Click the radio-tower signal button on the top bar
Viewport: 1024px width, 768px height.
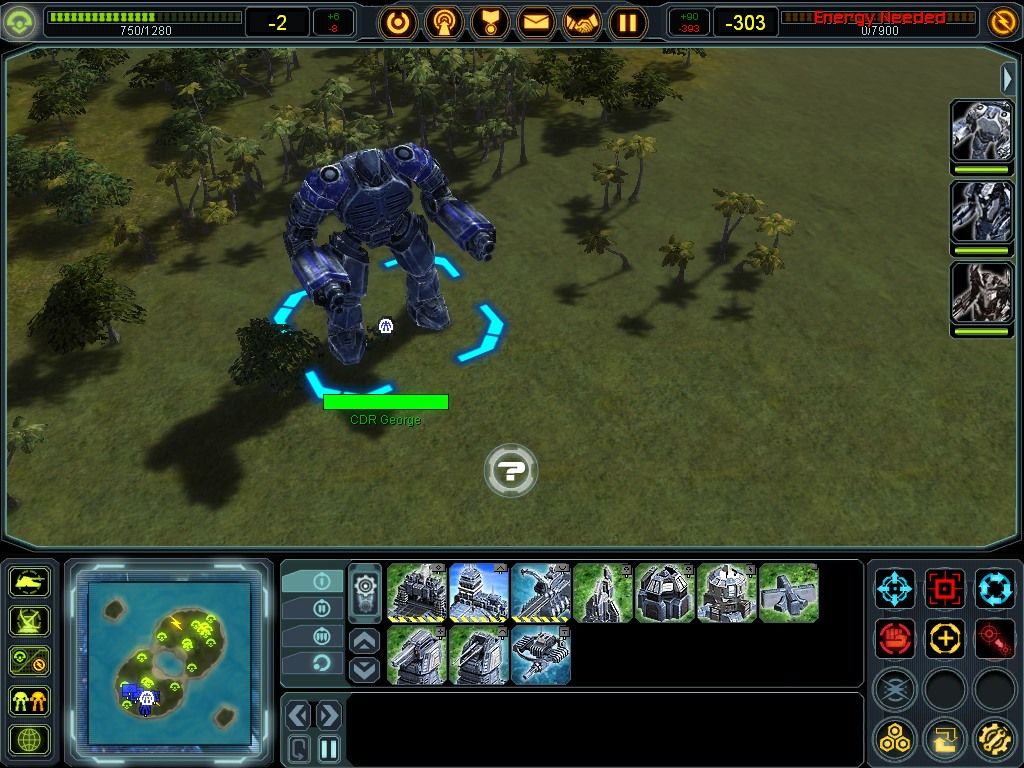[444, 22]
